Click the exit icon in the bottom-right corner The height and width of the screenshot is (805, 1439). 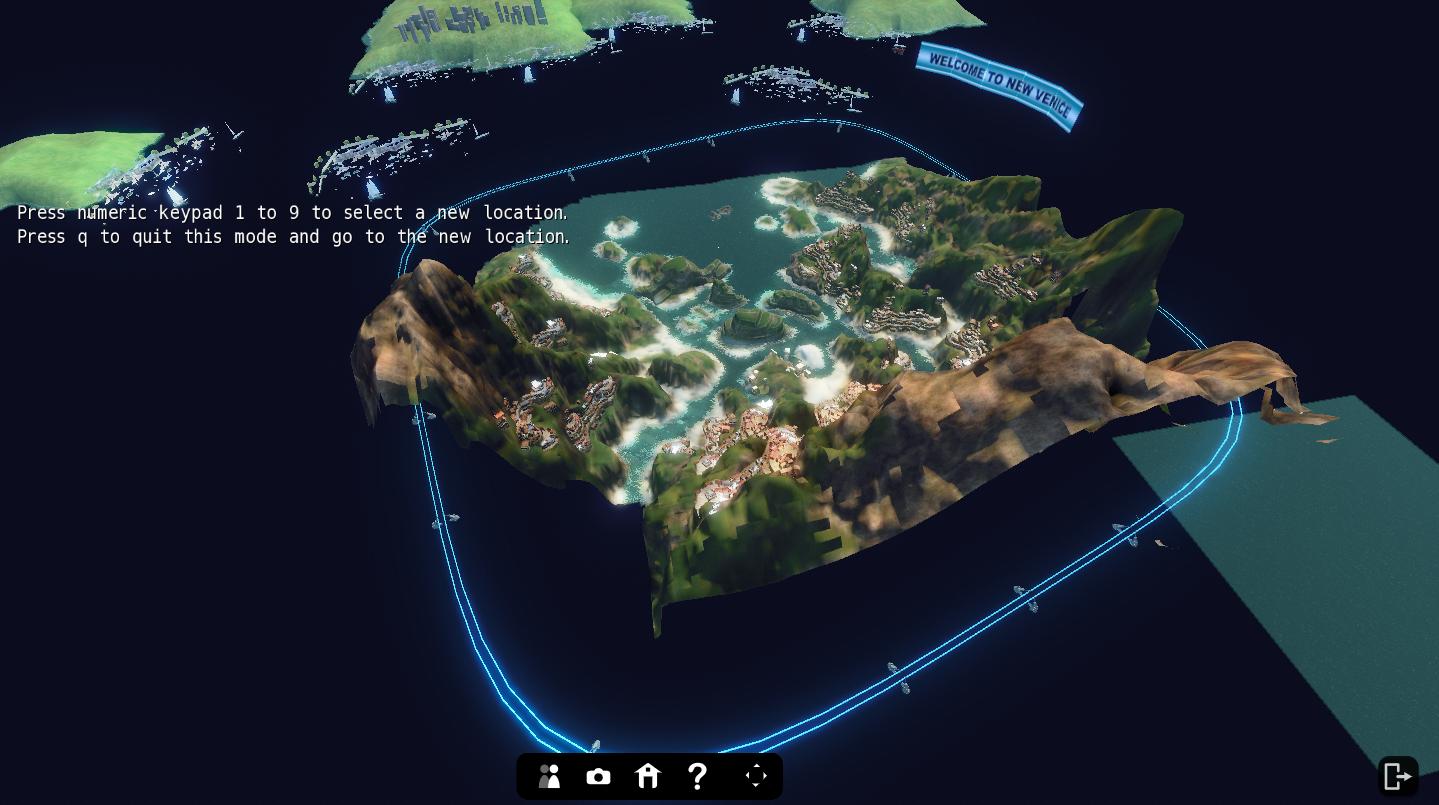(1397, 776)
